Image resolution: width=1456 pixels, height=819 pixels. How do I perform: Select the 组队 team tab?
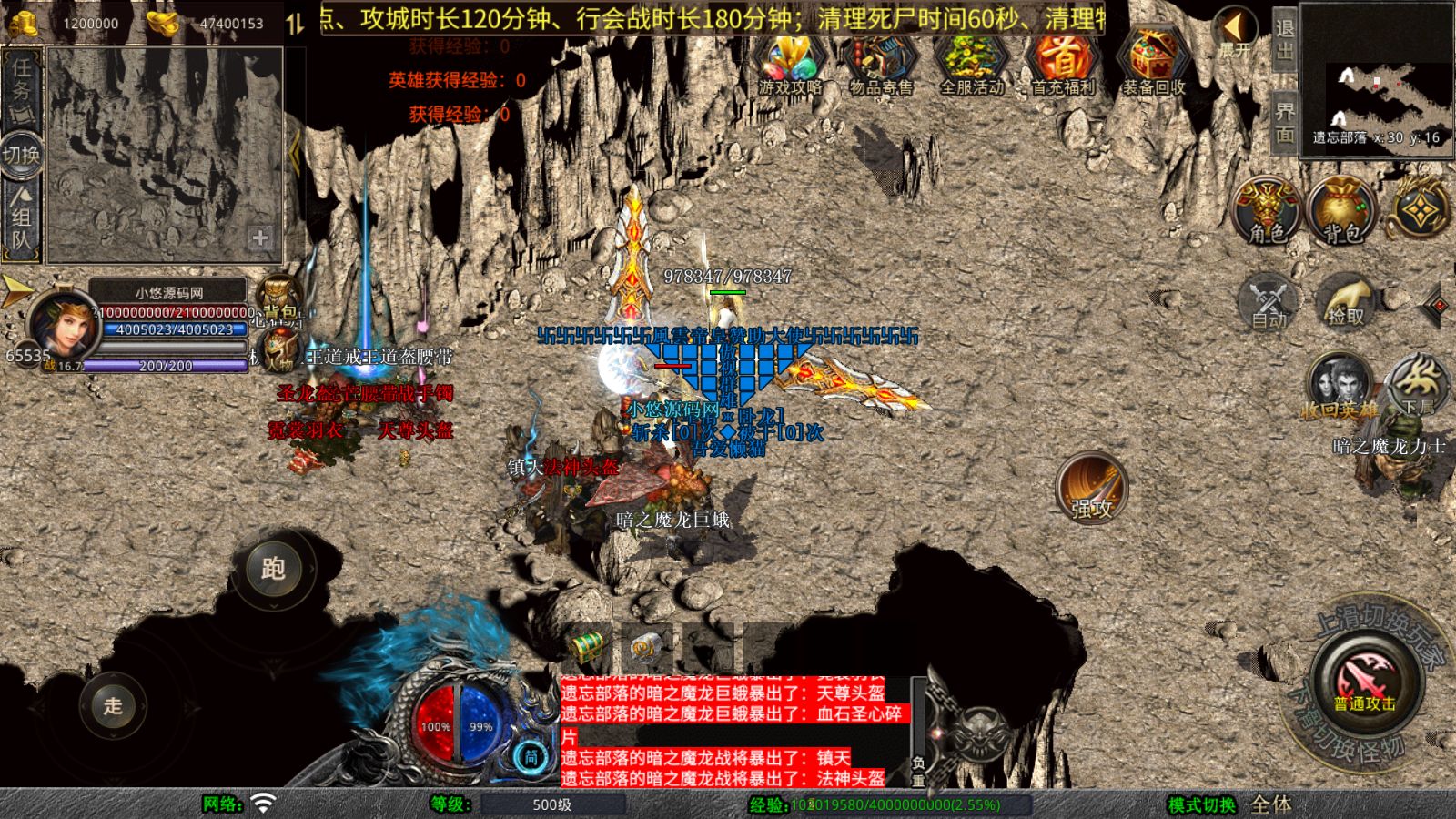[x=22, y=217]
